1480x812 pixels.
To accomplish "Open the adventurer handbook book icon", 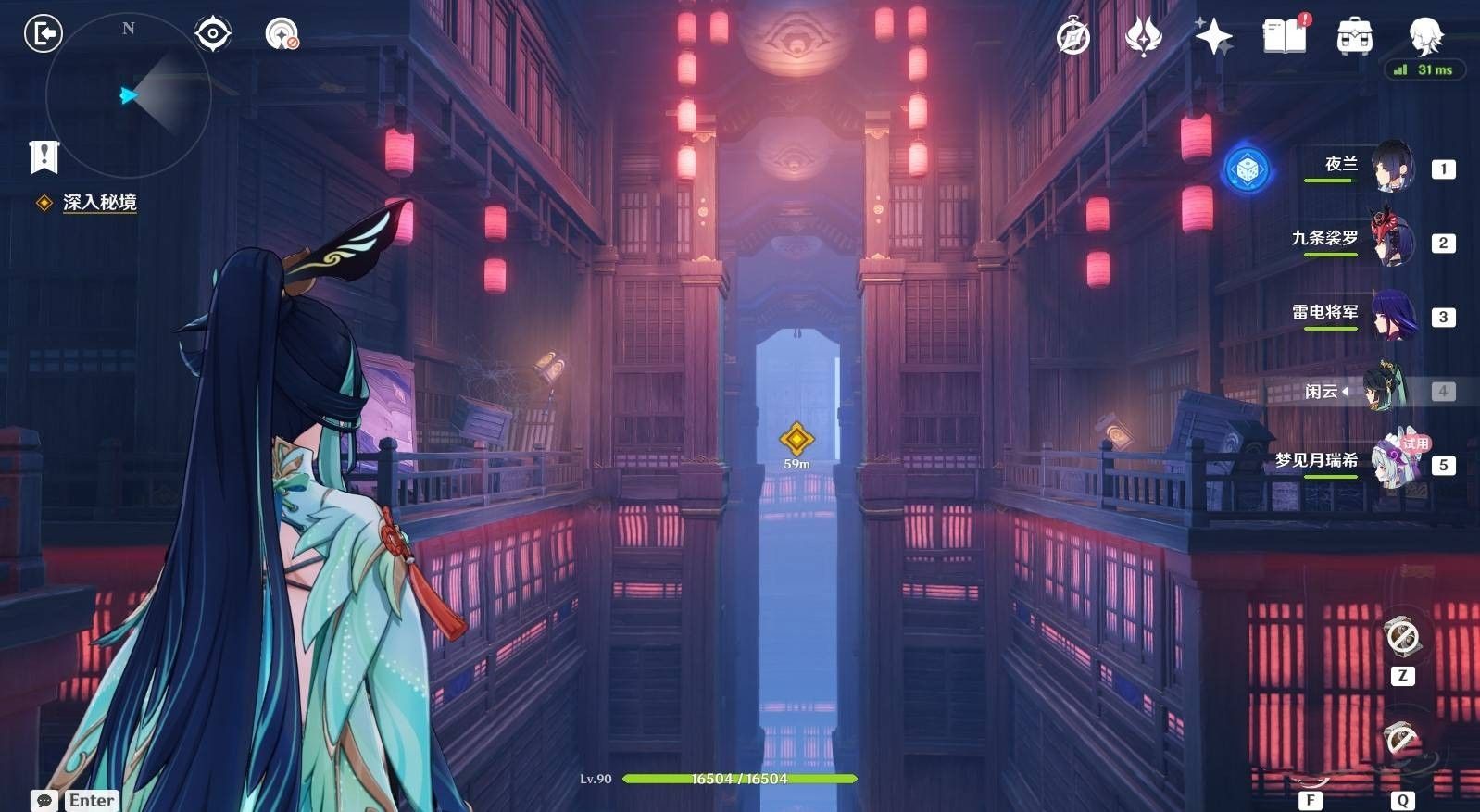I will (x=1285, y=36).
